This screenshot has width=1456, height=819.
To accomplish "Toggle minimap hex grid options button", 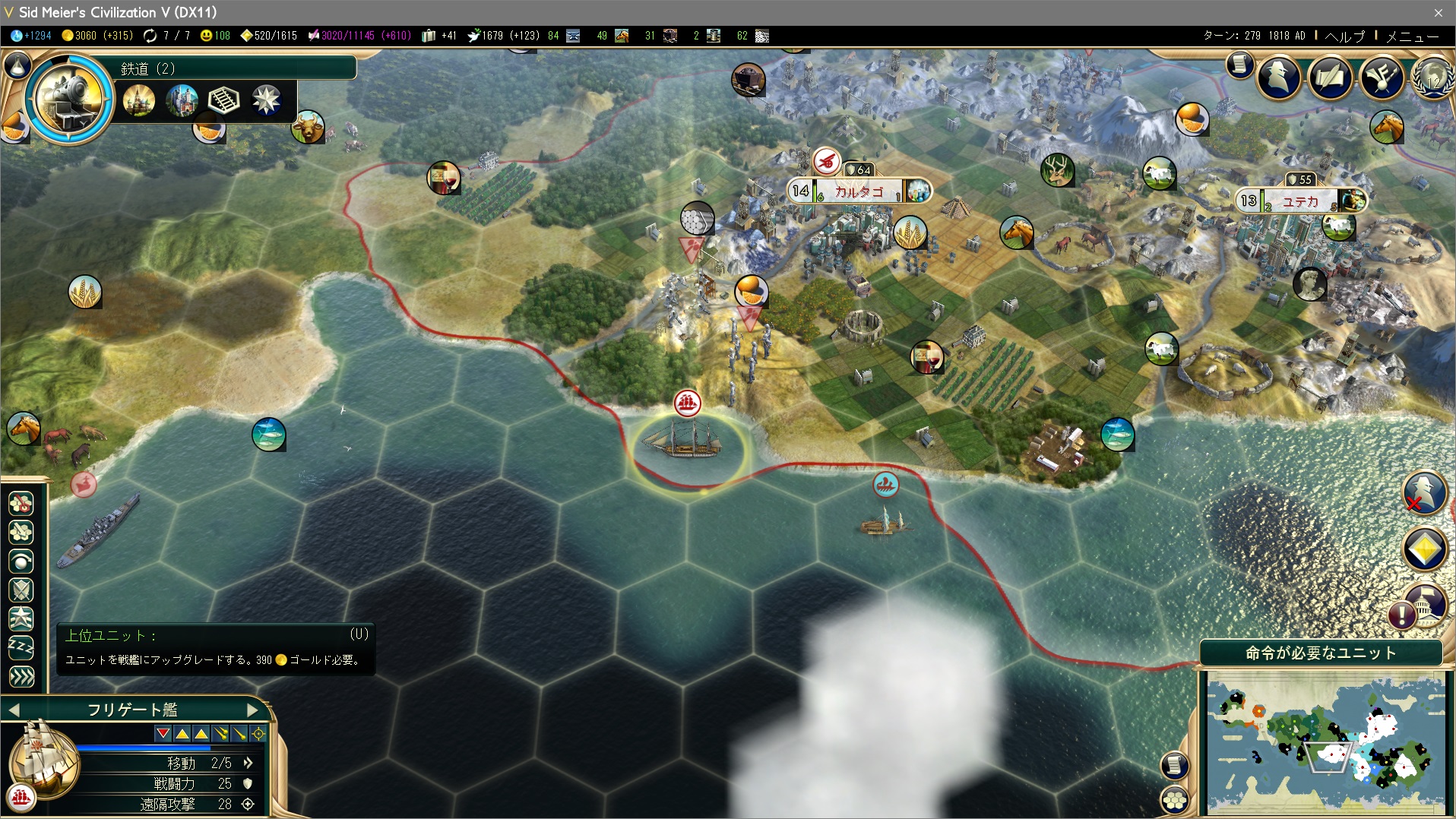I will tap(1175, 799).
